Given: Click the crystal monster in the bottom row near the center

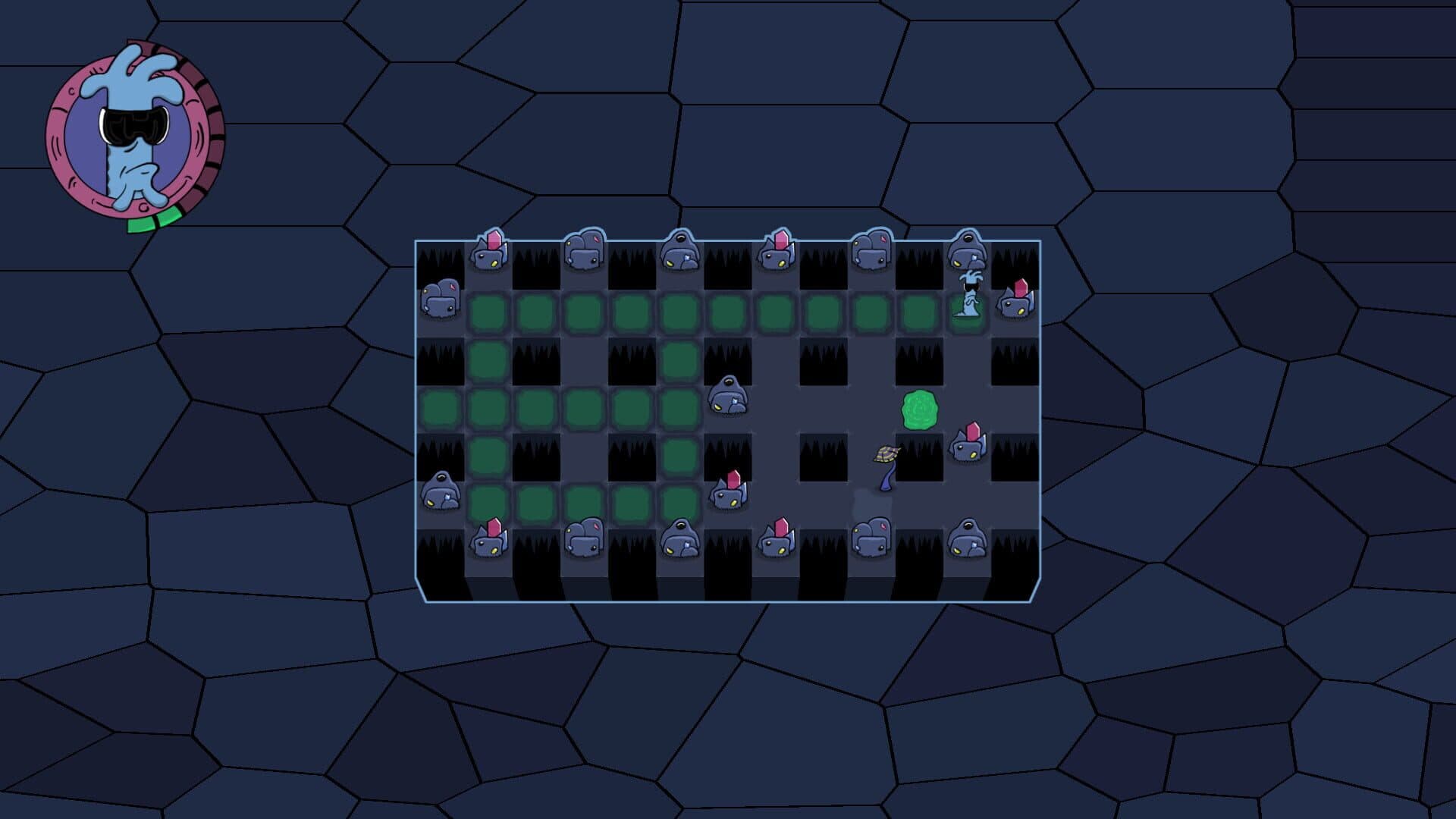Looking at the screenshot, I should pyautogui.click(x=779, y=540).
